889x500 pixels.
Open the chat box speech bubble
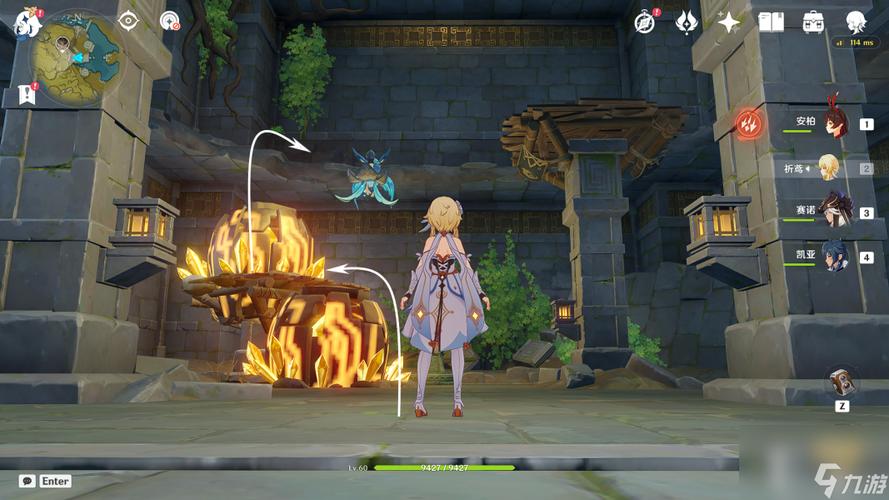[x=28, y=481]
